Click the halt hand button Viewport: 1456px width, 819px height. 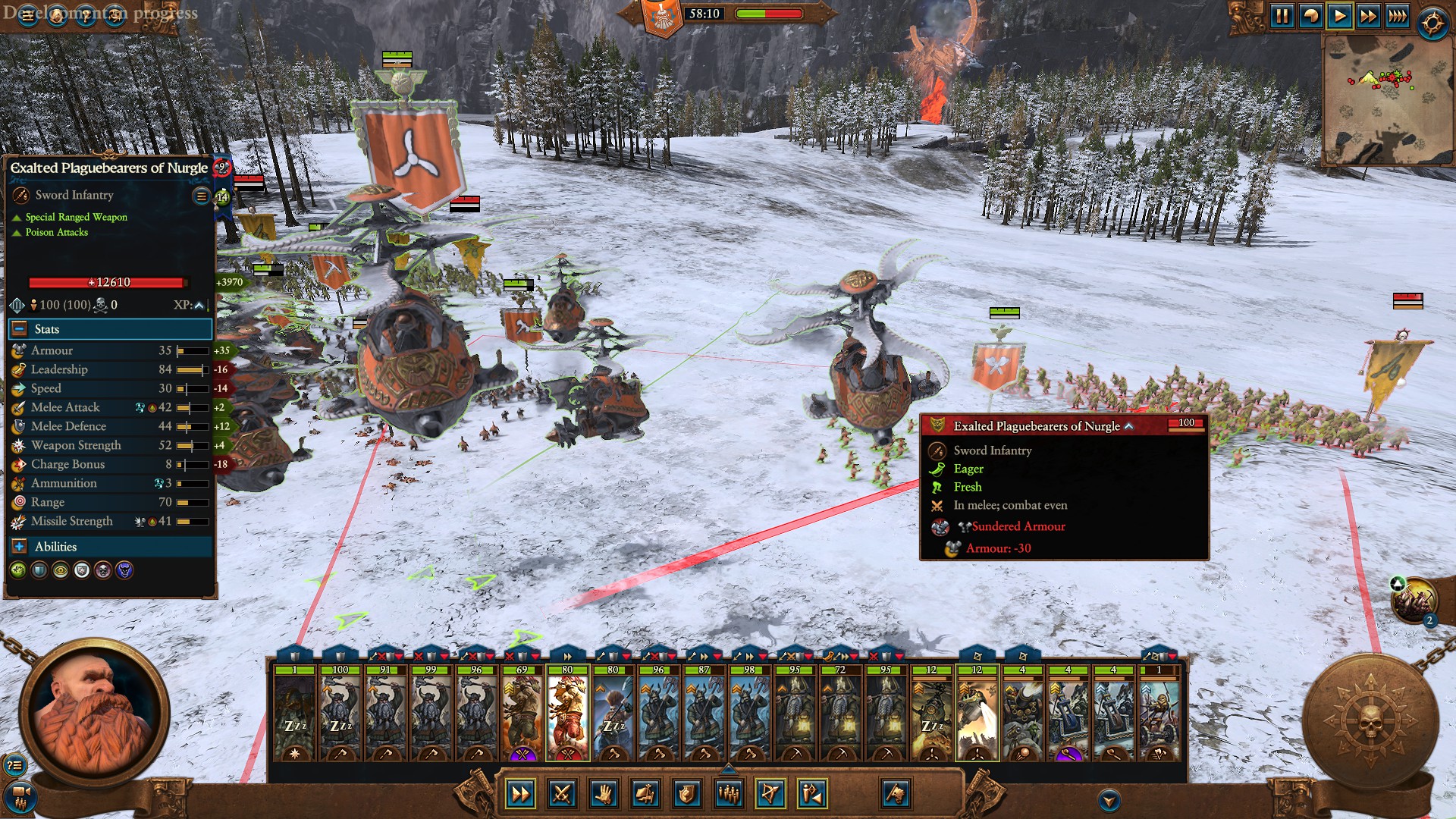tap(604, 794)
